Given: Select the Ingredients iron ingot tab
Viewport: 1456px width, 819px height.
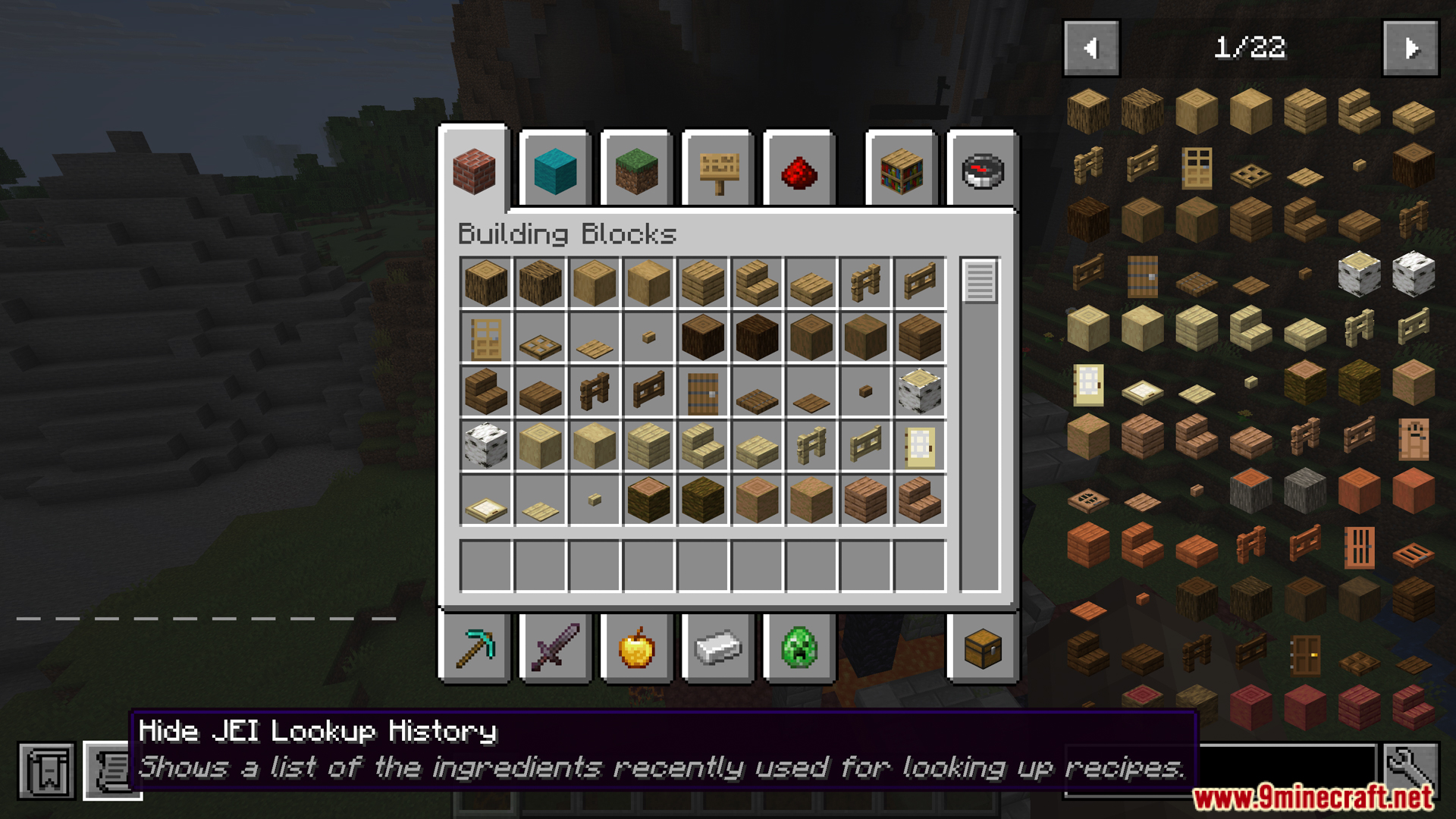Looking at the screenshot, I should point(717,648).
